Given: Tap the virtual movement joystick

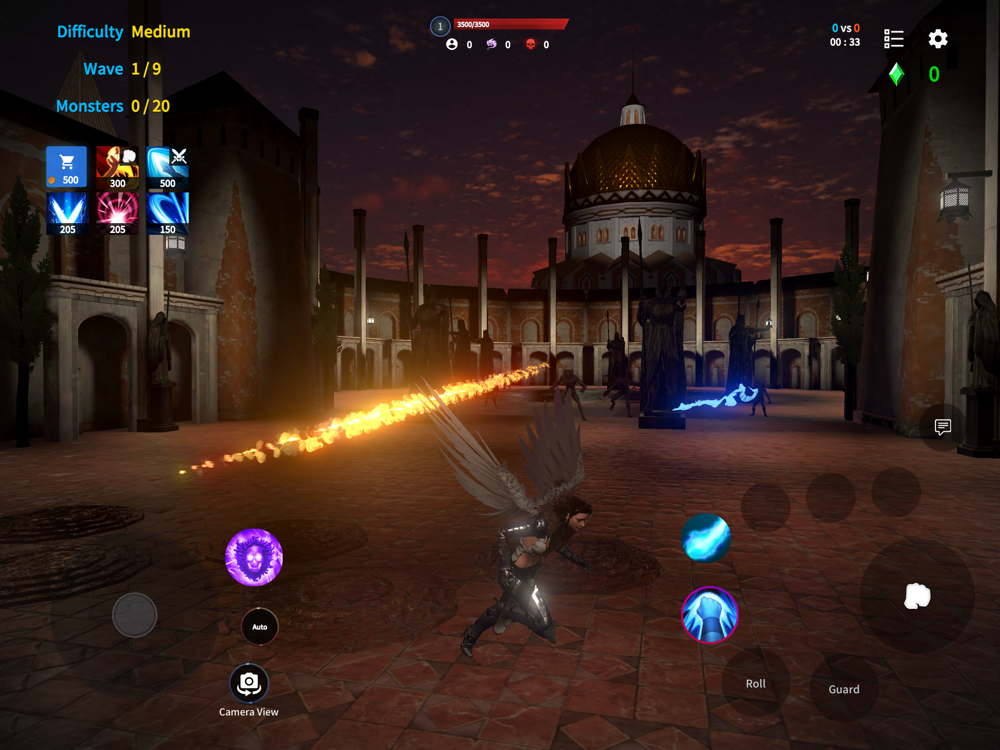Looking at the screenshot, I should pos(134,615).
